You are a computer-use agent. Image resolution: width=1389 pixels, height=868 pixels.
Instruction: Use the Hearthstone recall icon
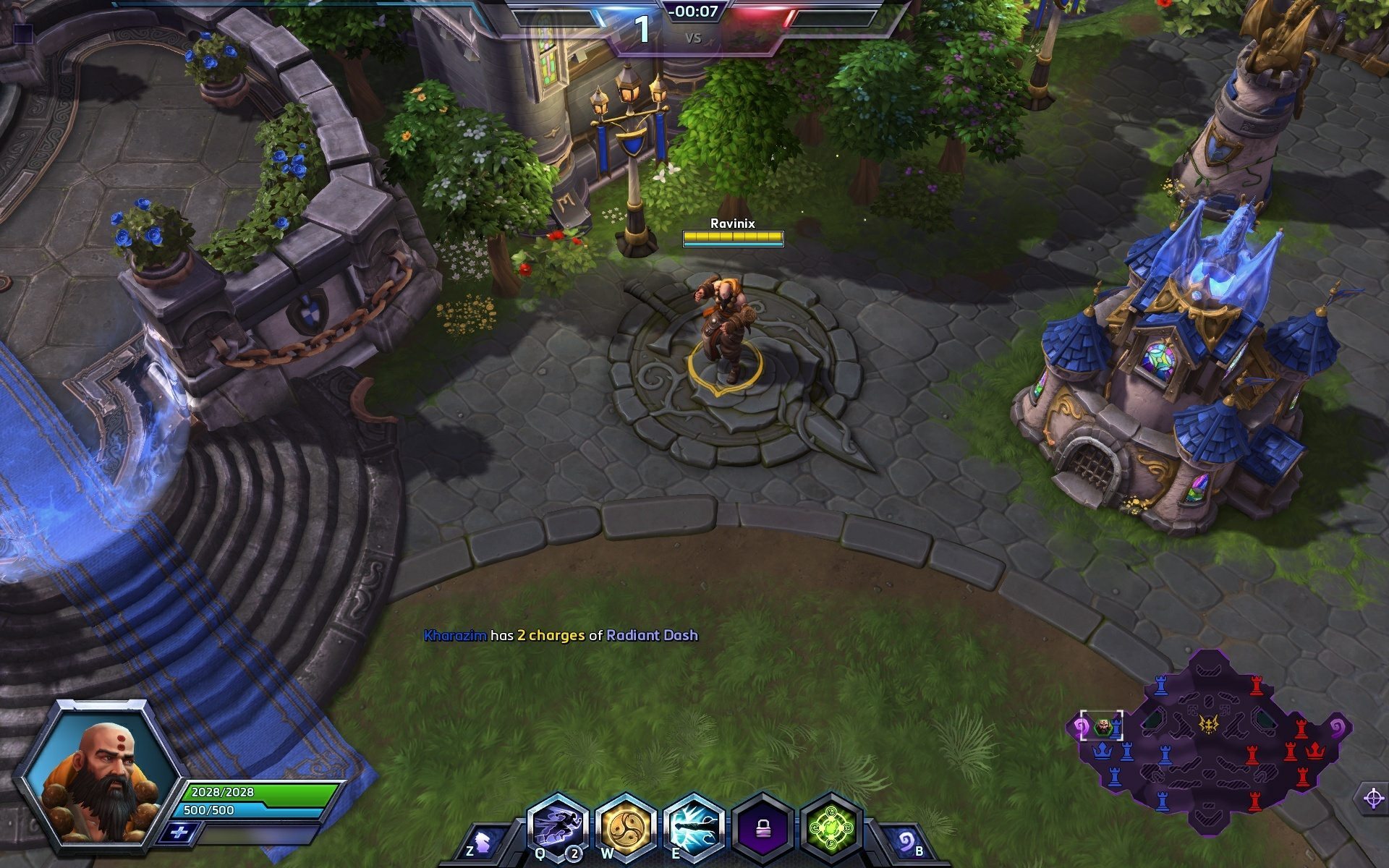pyautogui.click(x=905, y=842)
